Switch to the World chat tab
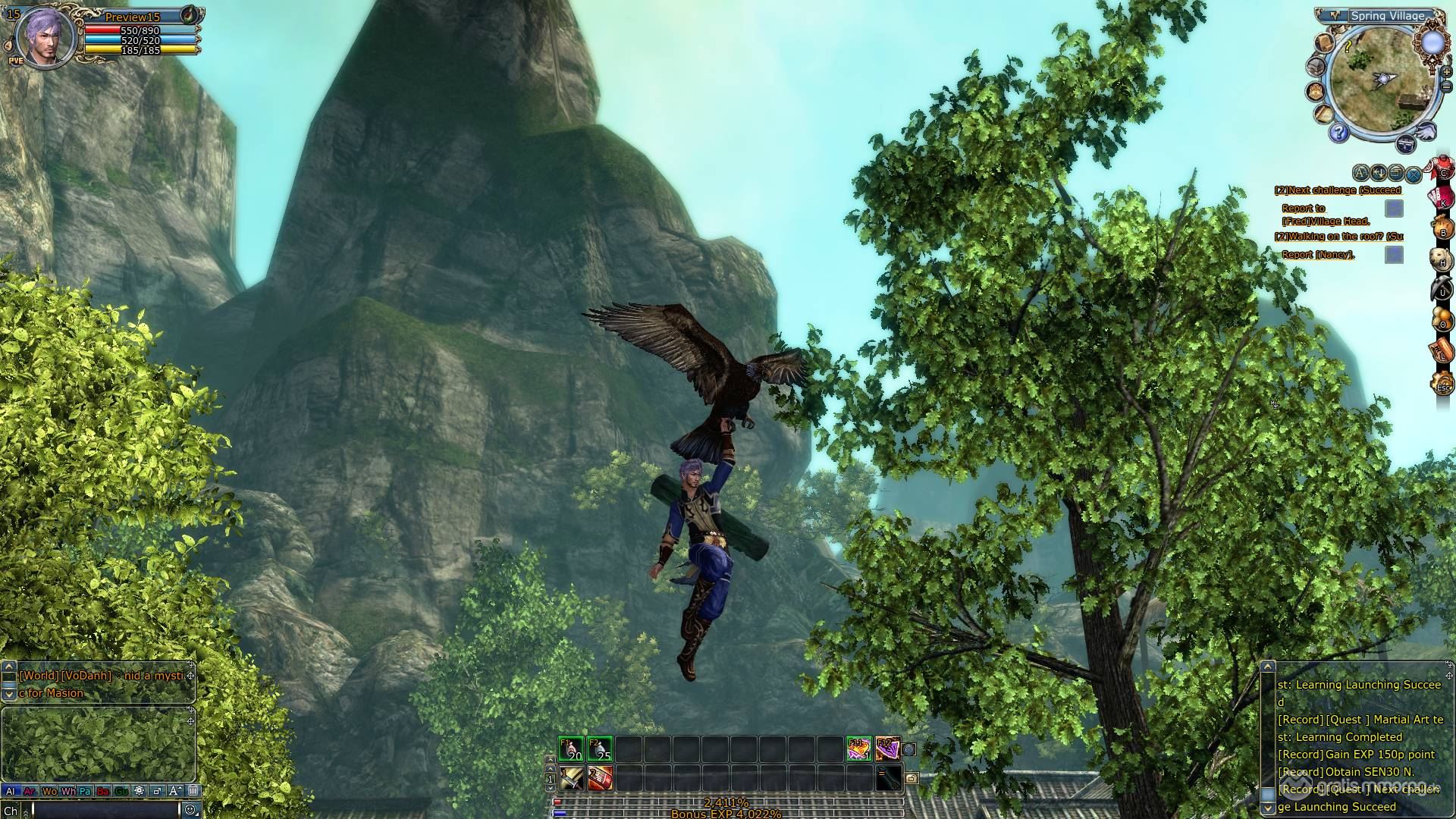 coord(49,791)
